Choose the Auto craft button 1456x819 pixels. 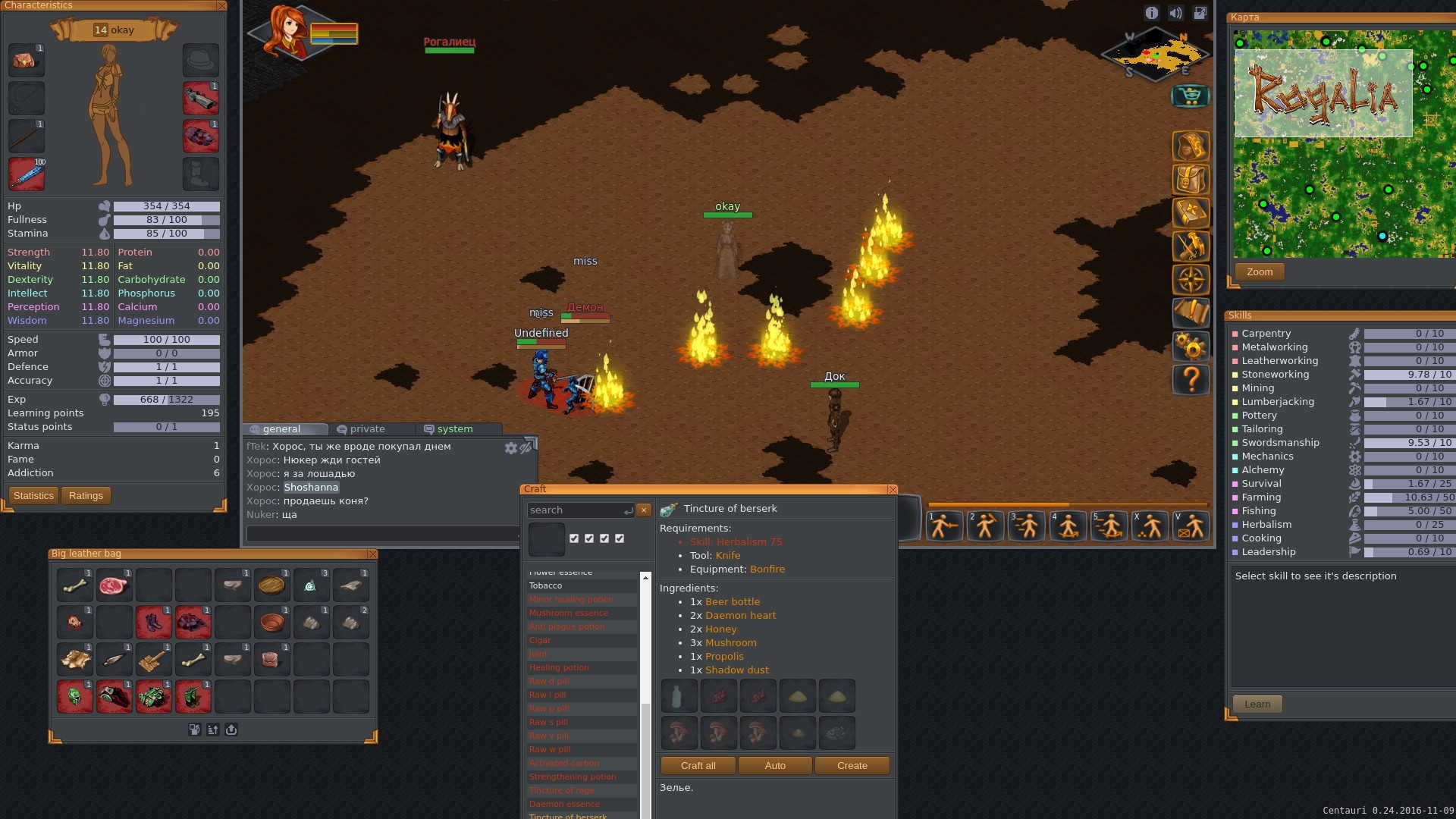pos(775,766)
